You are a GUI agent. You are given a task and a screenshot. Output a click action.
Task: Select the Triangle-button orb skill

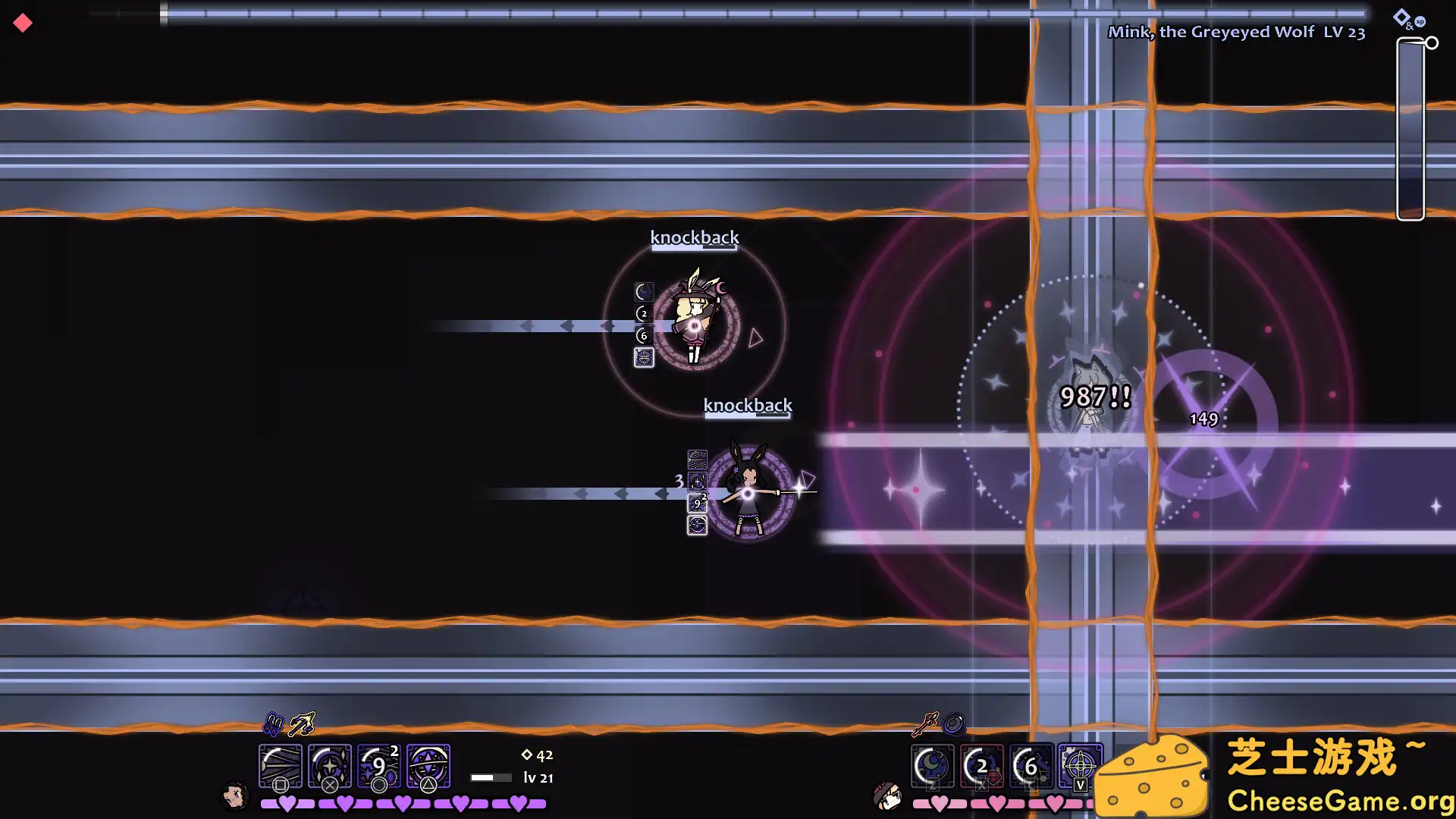(x=428, y=767)
